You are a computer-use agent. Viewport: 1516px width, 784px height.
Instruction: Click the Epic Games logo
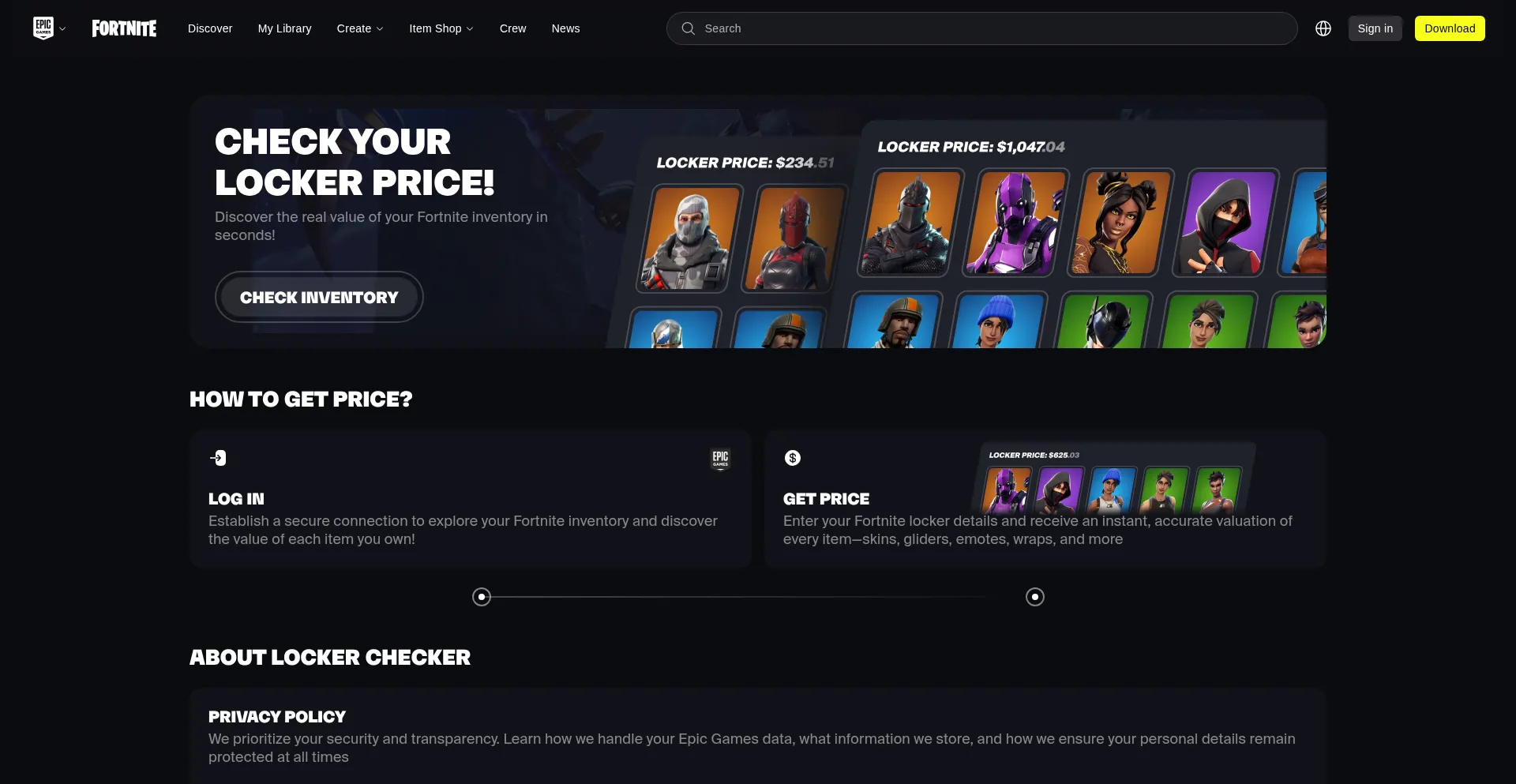(x=44, y=28)
